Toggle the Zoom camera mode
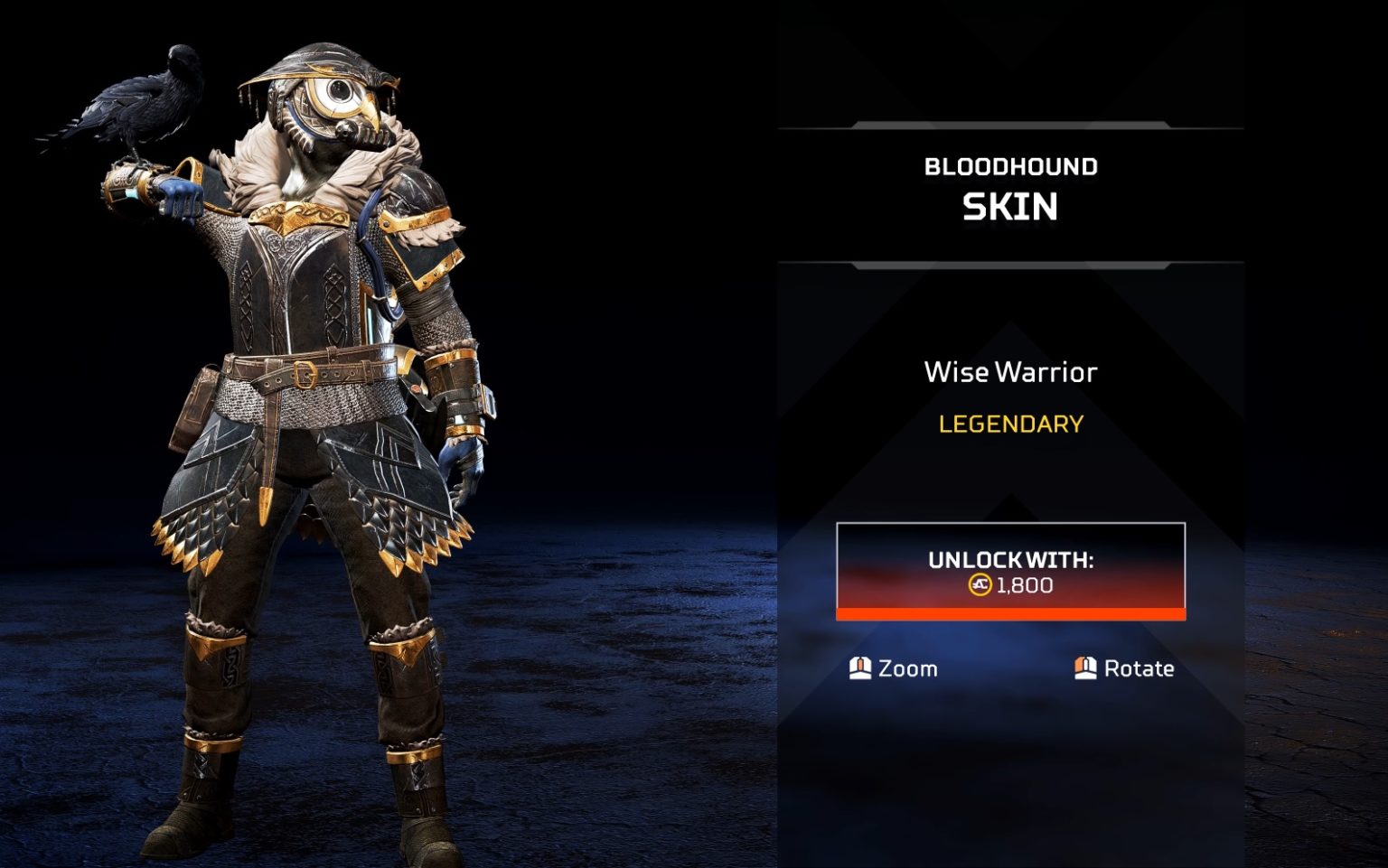Viewport: 1388px width, 868px height. point(905,668)
